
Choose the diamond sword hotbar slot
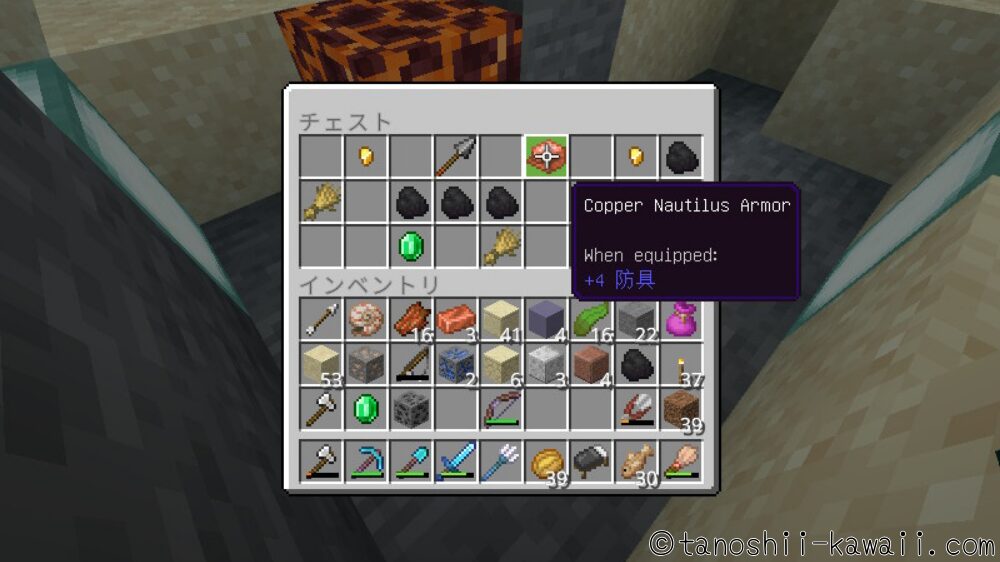pos(455,462)
